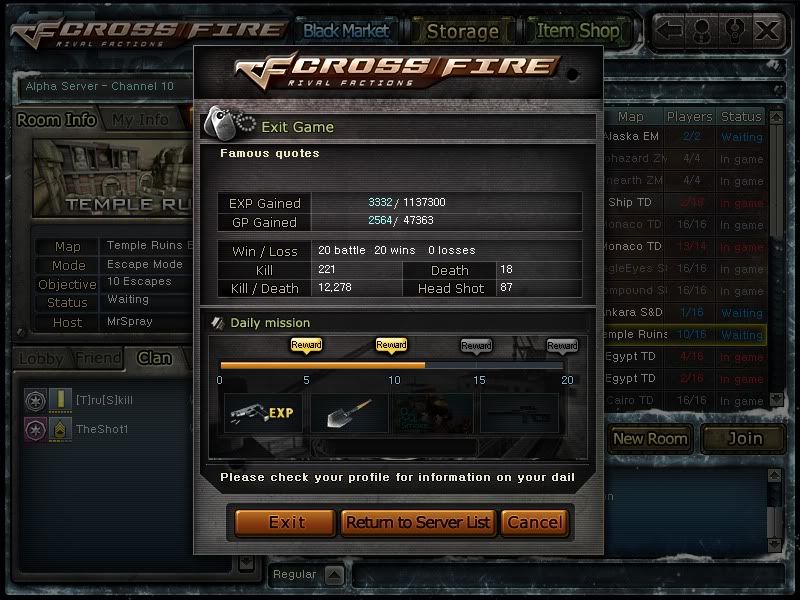This screenshot has height=600, width=800.
Task: Join the selected room
Action: tap(743, 438)
